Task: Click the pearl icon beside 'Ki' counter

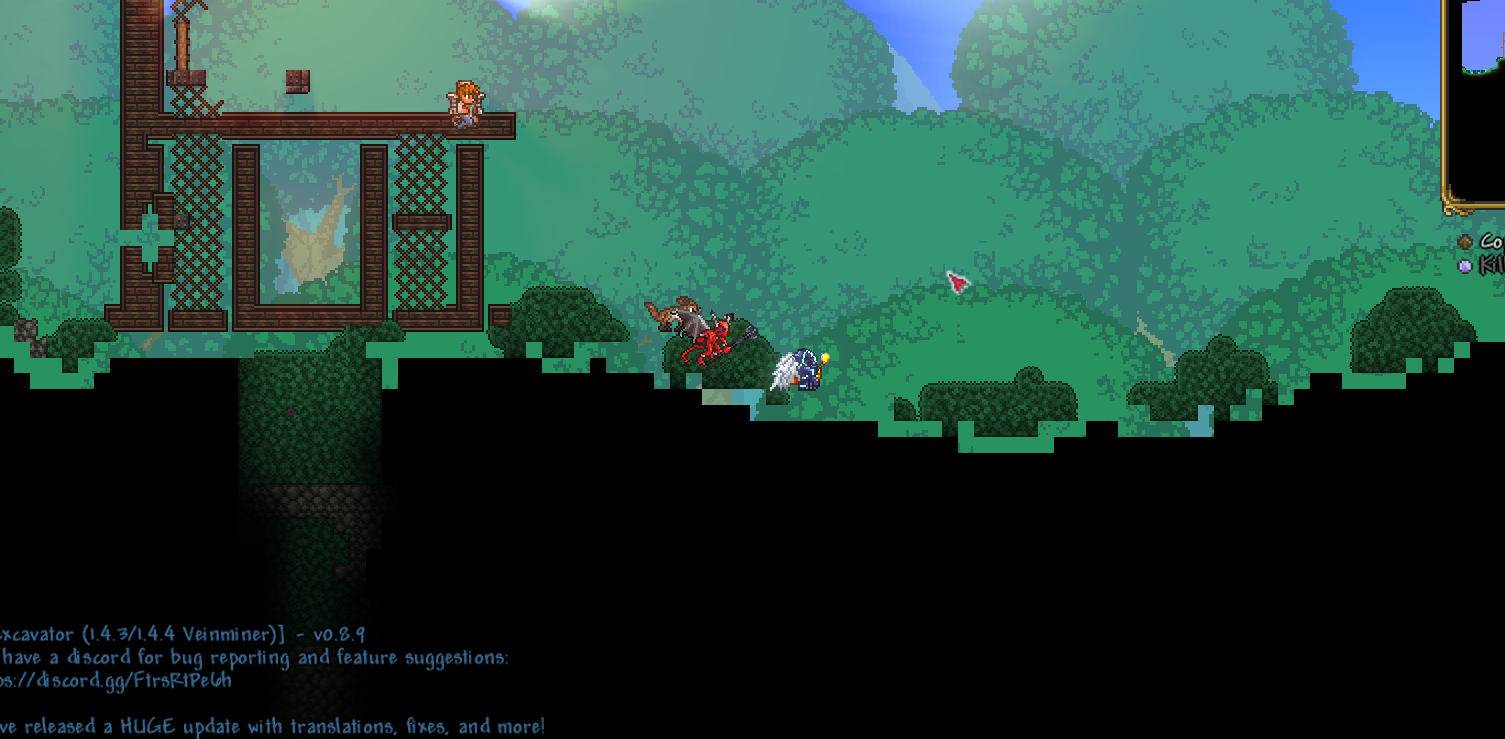Action: (1465, 266)
